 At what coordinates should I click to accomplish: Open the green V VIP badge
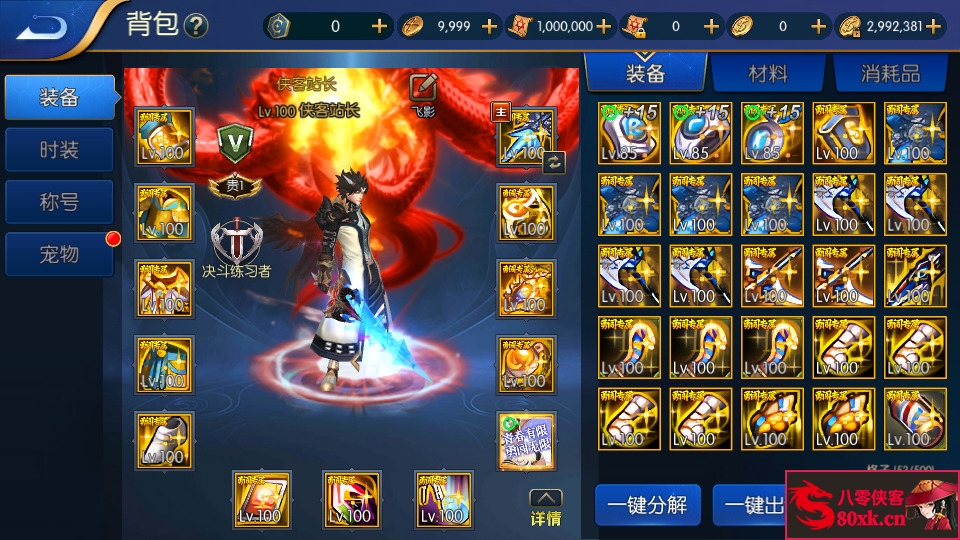[x=236, y=141]
